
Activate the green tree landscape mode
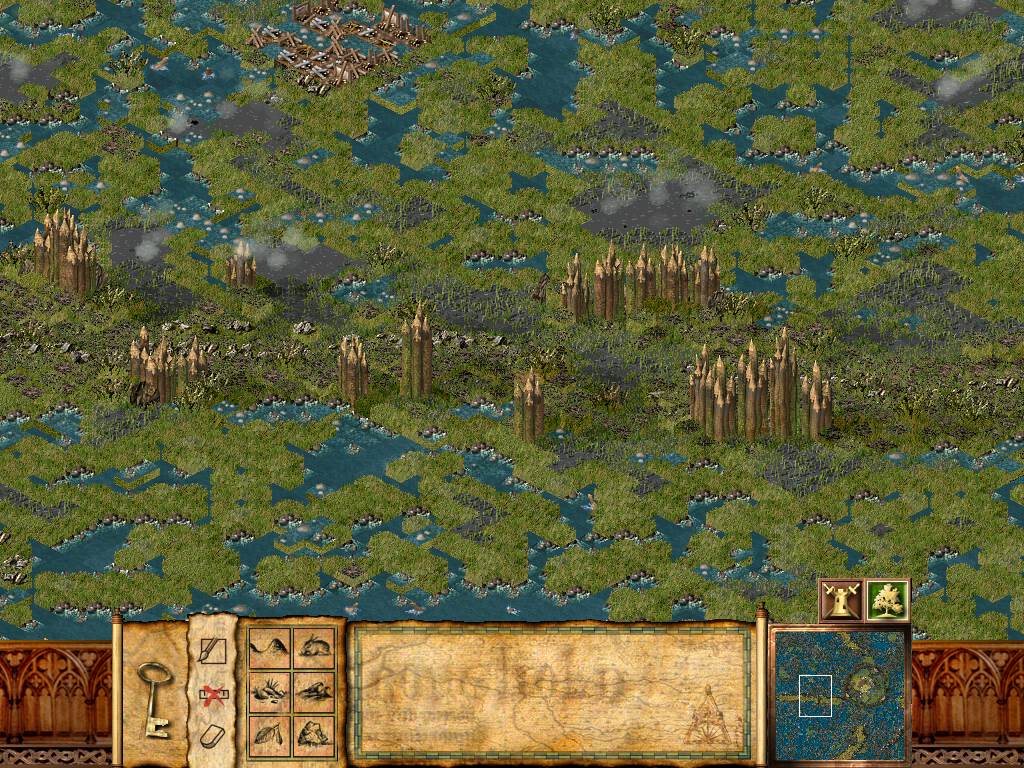pyautogui.click(x=887, y=600)
